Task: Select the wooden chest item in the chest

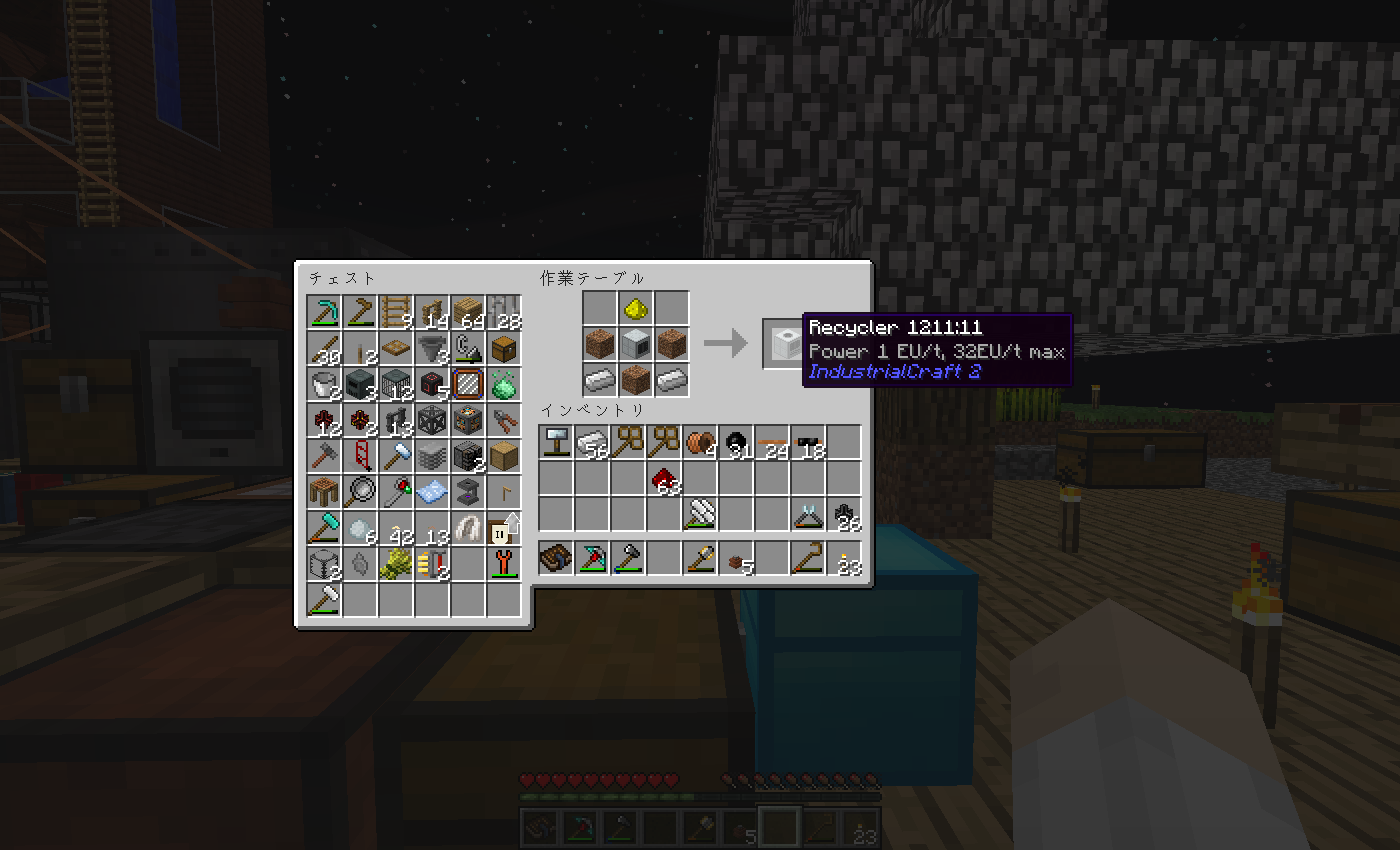Action: tap(504, 348)
